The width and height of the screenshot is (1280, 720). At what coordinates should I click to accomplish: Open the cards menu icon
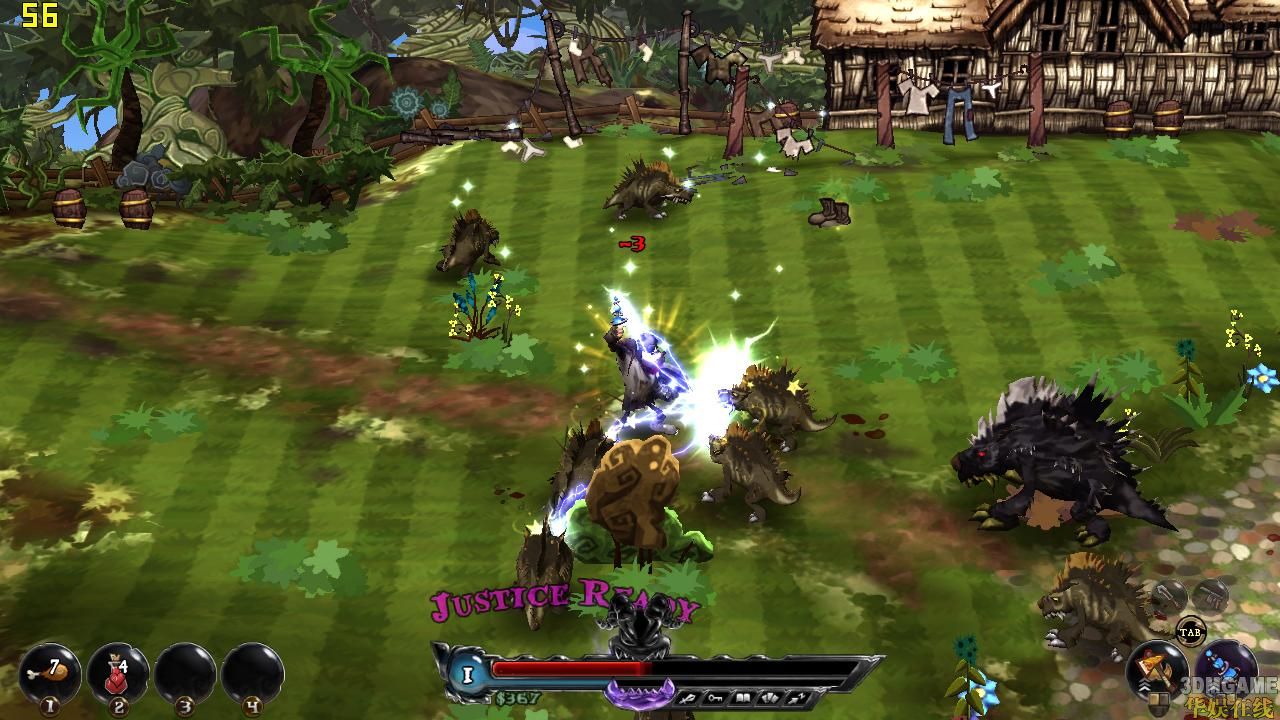[x=770, y=697]
